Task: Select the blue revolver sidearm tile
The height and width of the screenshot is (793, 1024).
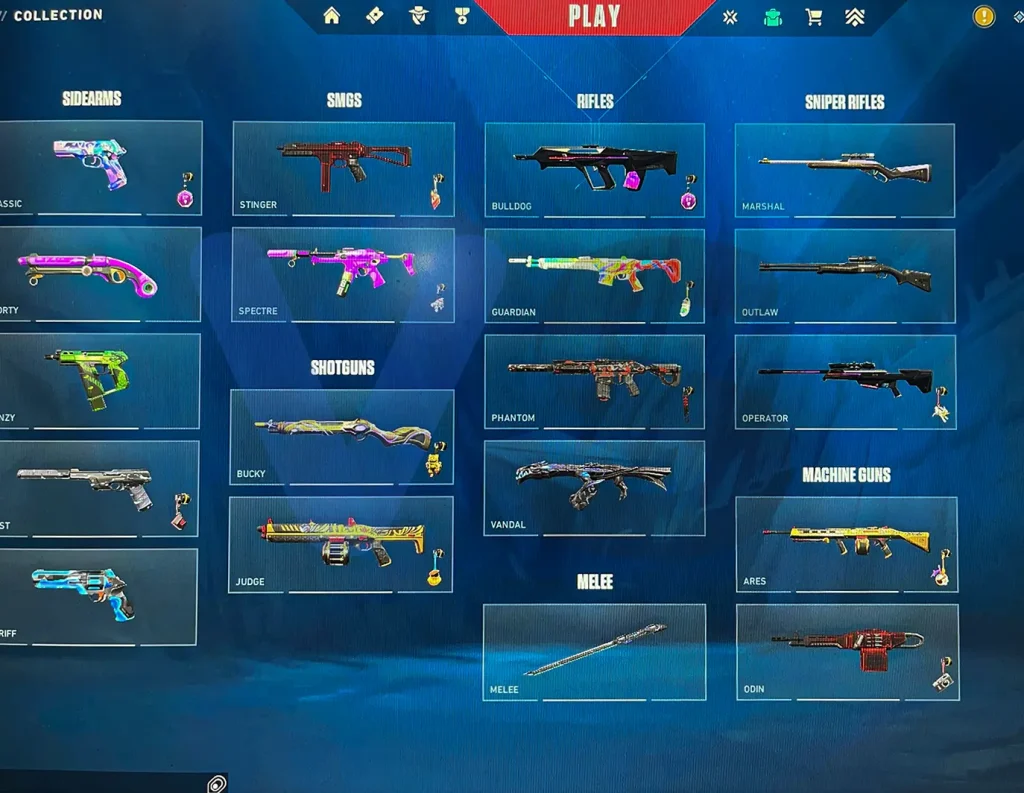Action: (x=97, y=596)
